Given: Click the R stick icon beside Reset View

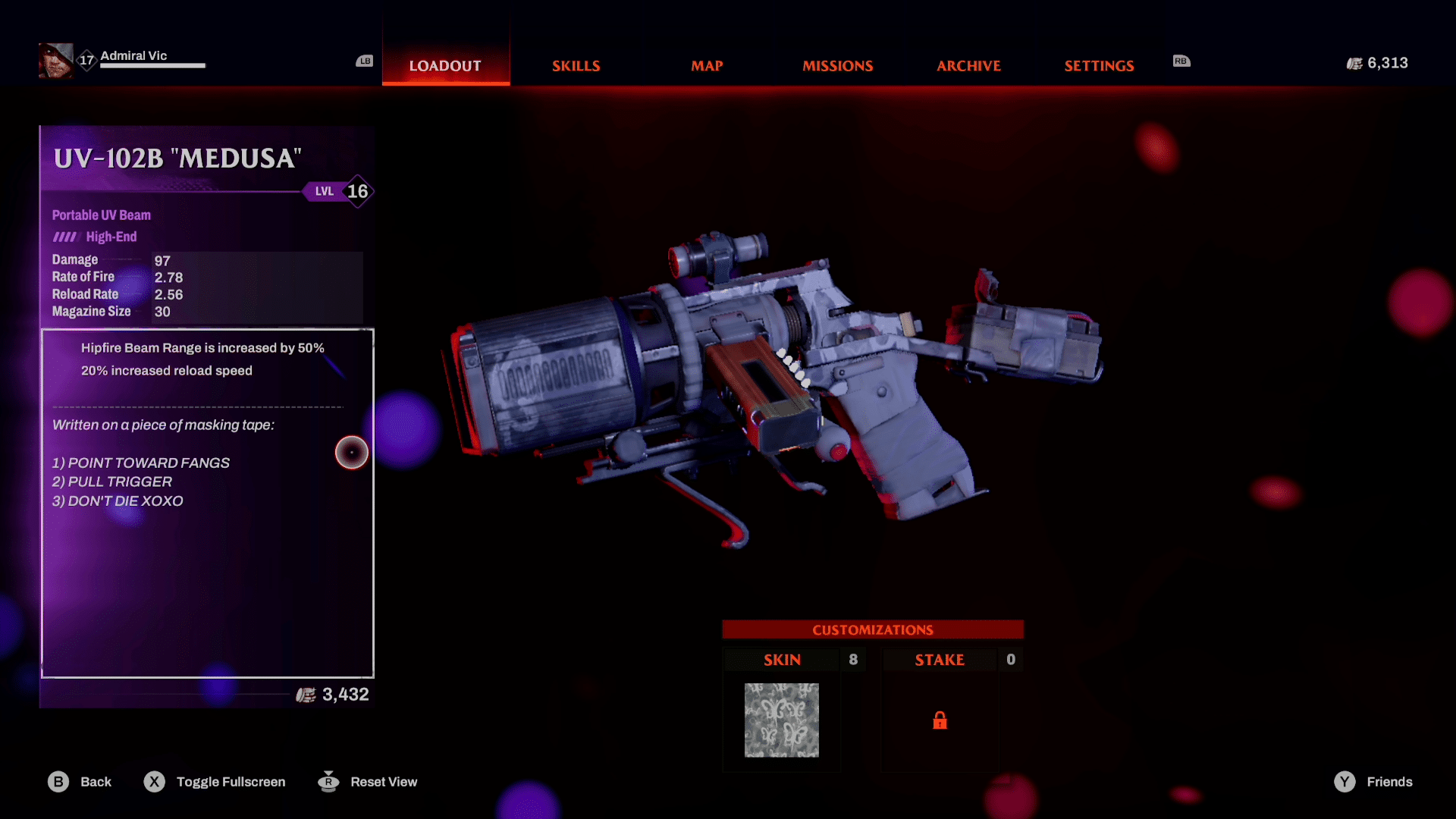Looking at the screenshot, I should tap(328, 782).
